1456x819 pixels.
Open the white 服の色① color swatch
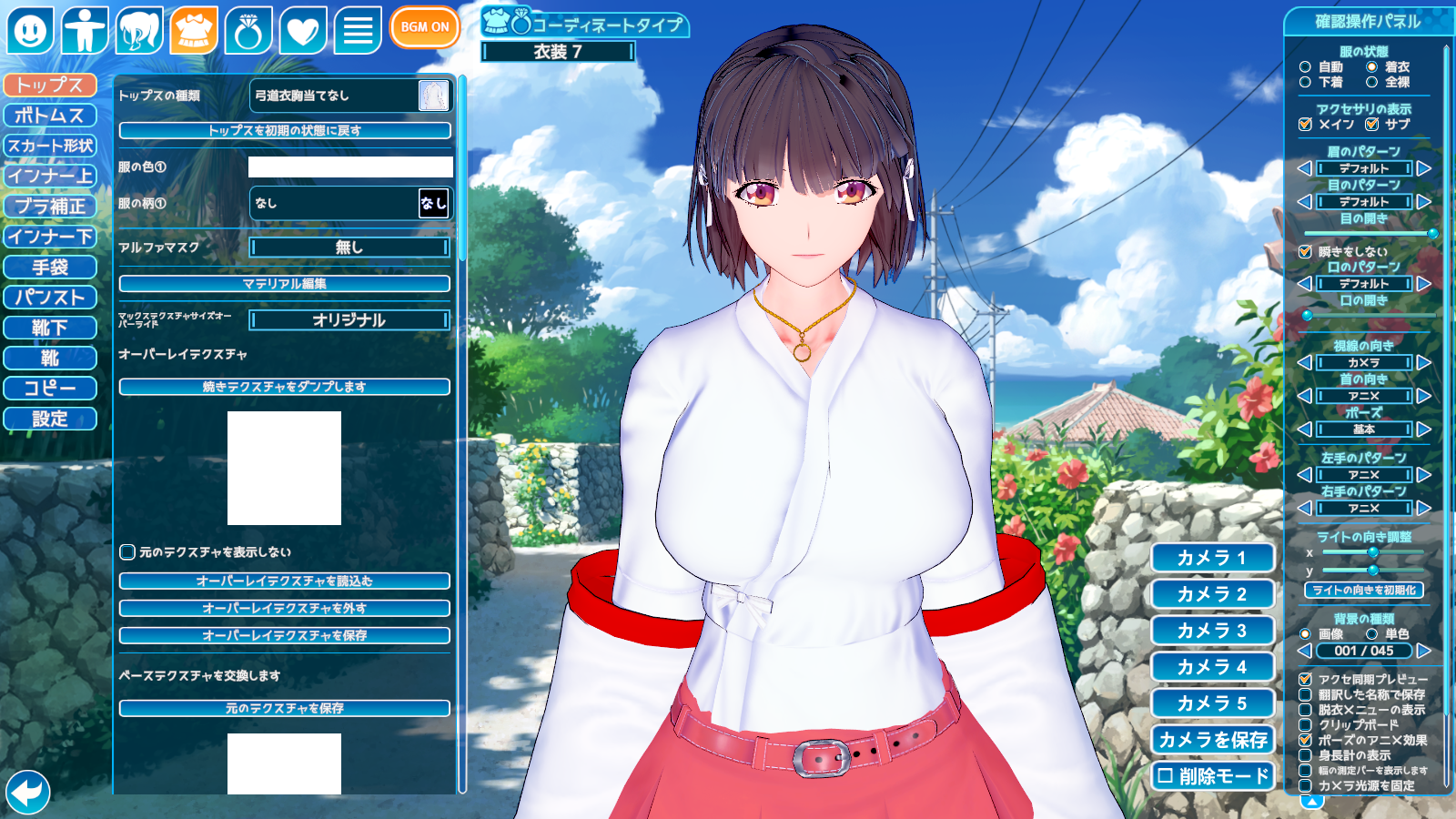(x=350, y=167)
